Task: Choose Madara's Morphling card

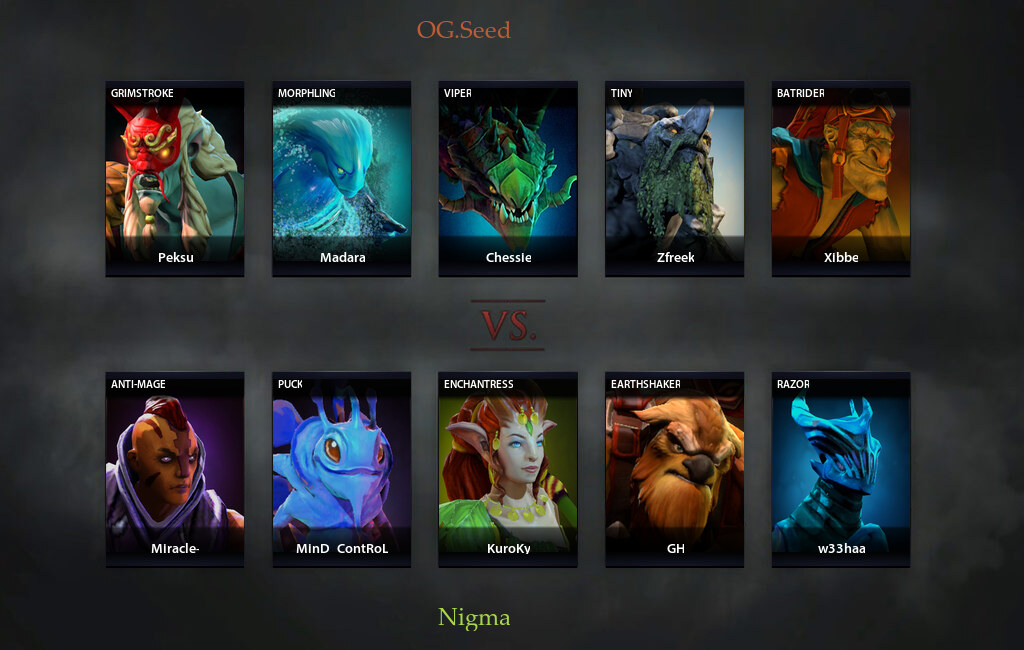Action: [x=341, y=178]
